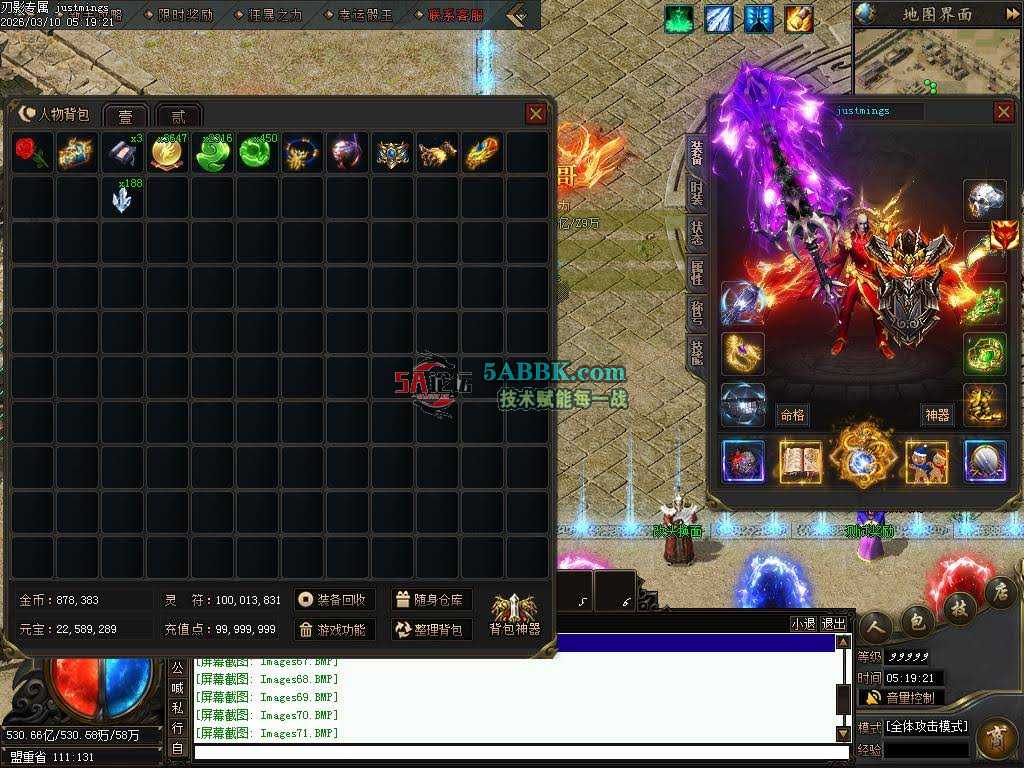
Task: Open the 游戏功能 game functions button
Action: (334, 630)
